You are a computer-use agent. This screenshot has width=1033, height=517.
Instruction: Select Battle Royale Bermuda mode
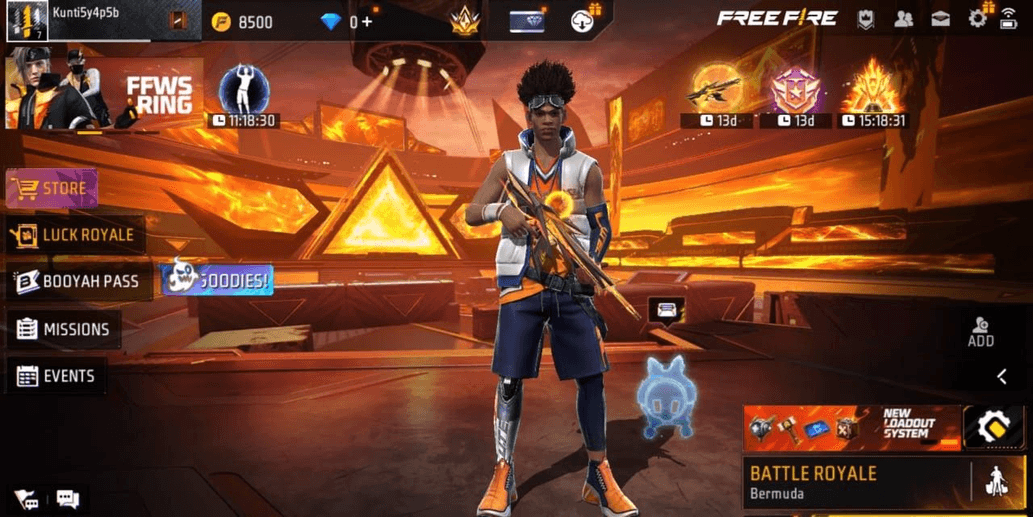click(x=855, y=482)
